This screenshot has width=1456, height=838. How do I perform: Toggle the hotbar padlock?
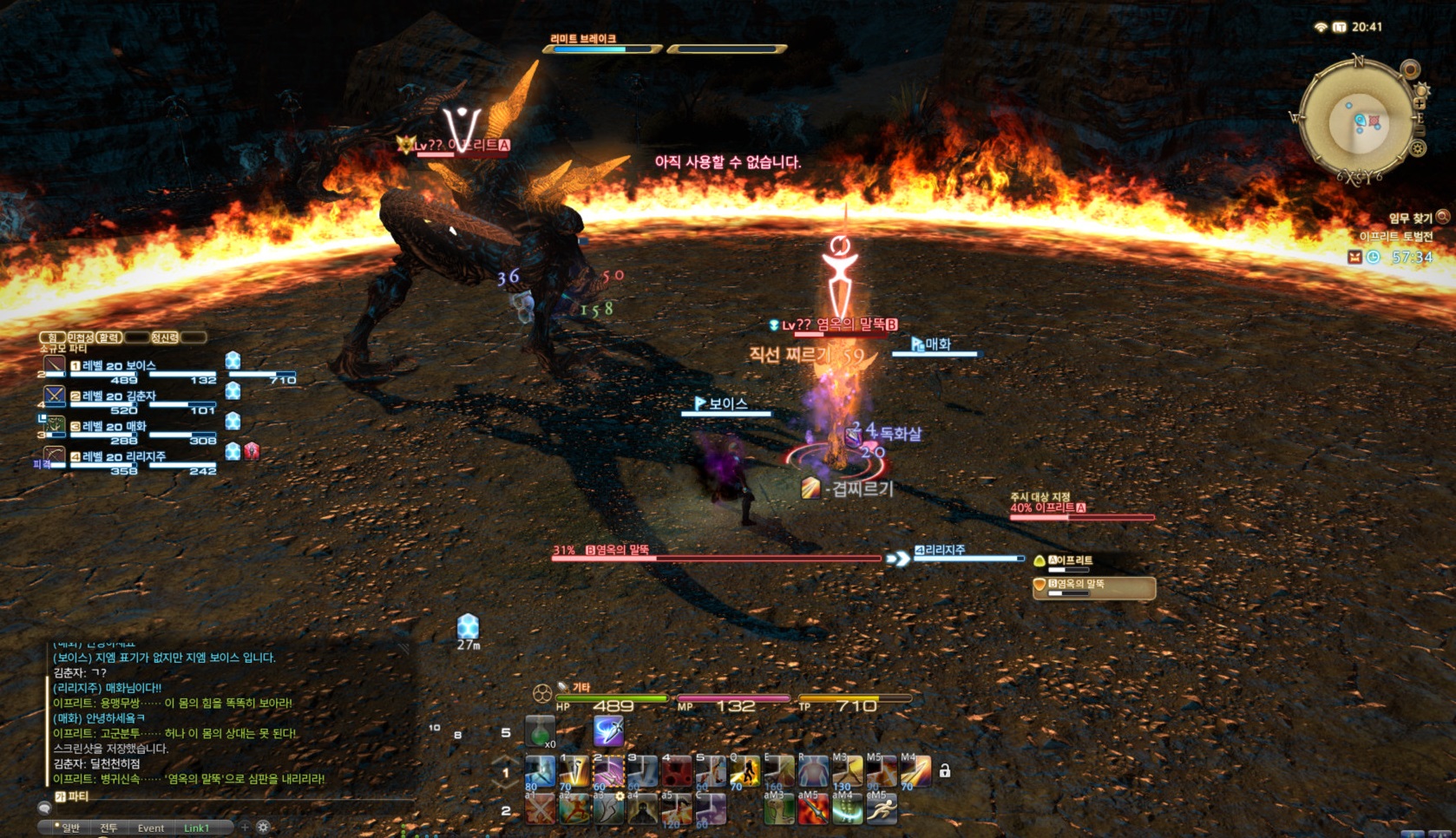click(x=945, y=770)
